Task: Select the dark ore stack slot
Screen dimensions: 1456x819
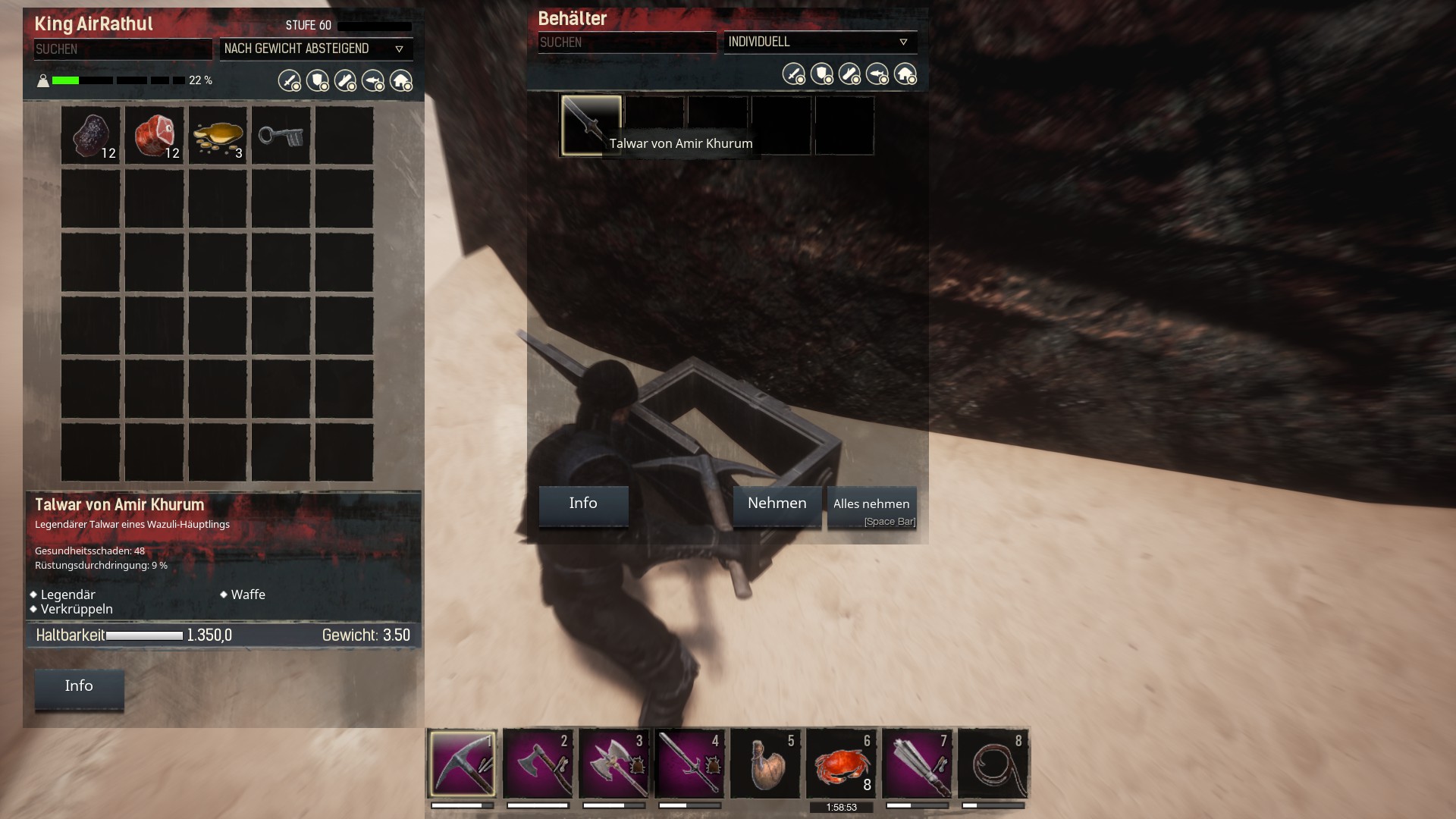Action: [x=91, y=136]
